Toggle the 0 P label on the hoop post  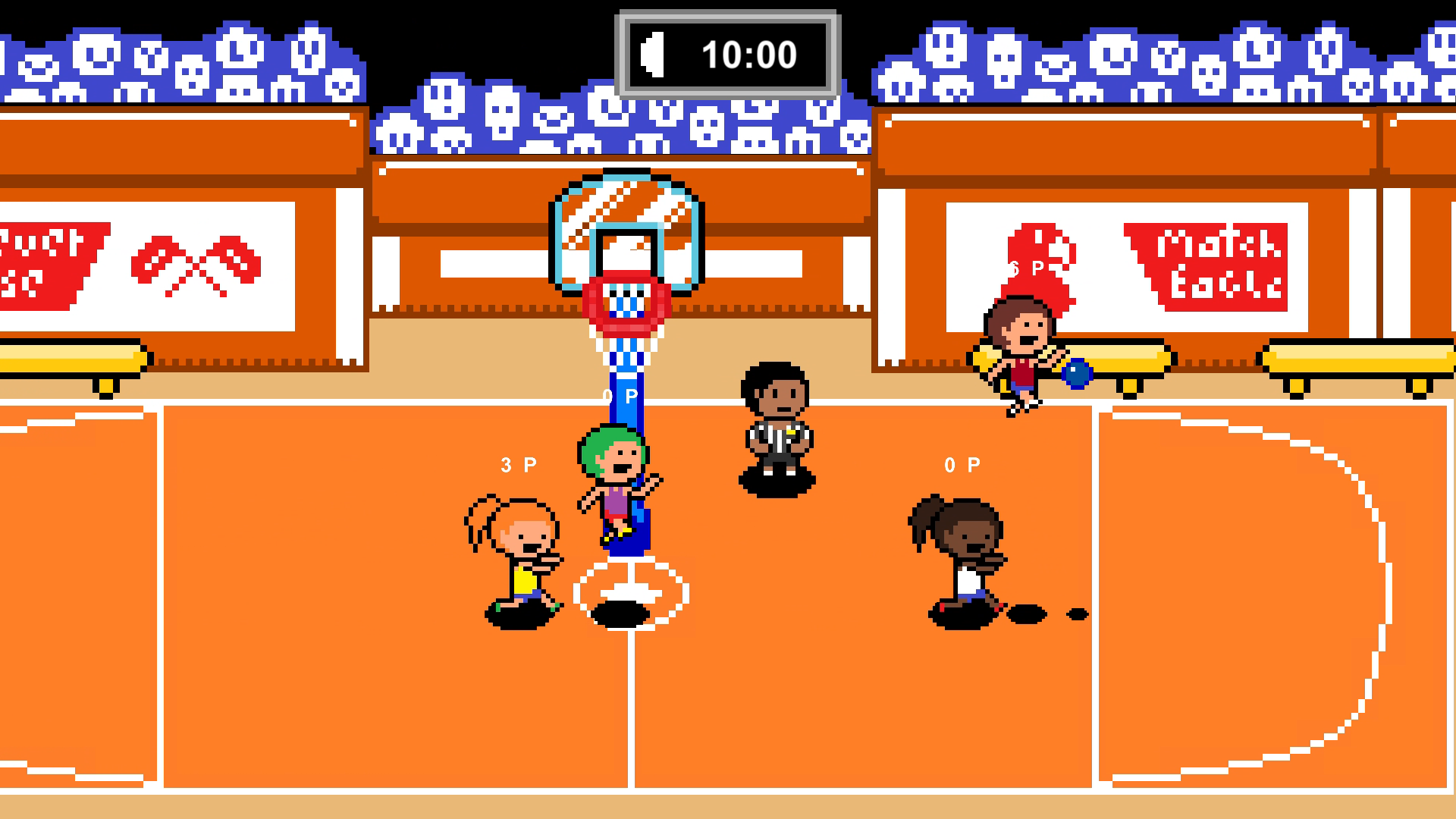(618, 394)
